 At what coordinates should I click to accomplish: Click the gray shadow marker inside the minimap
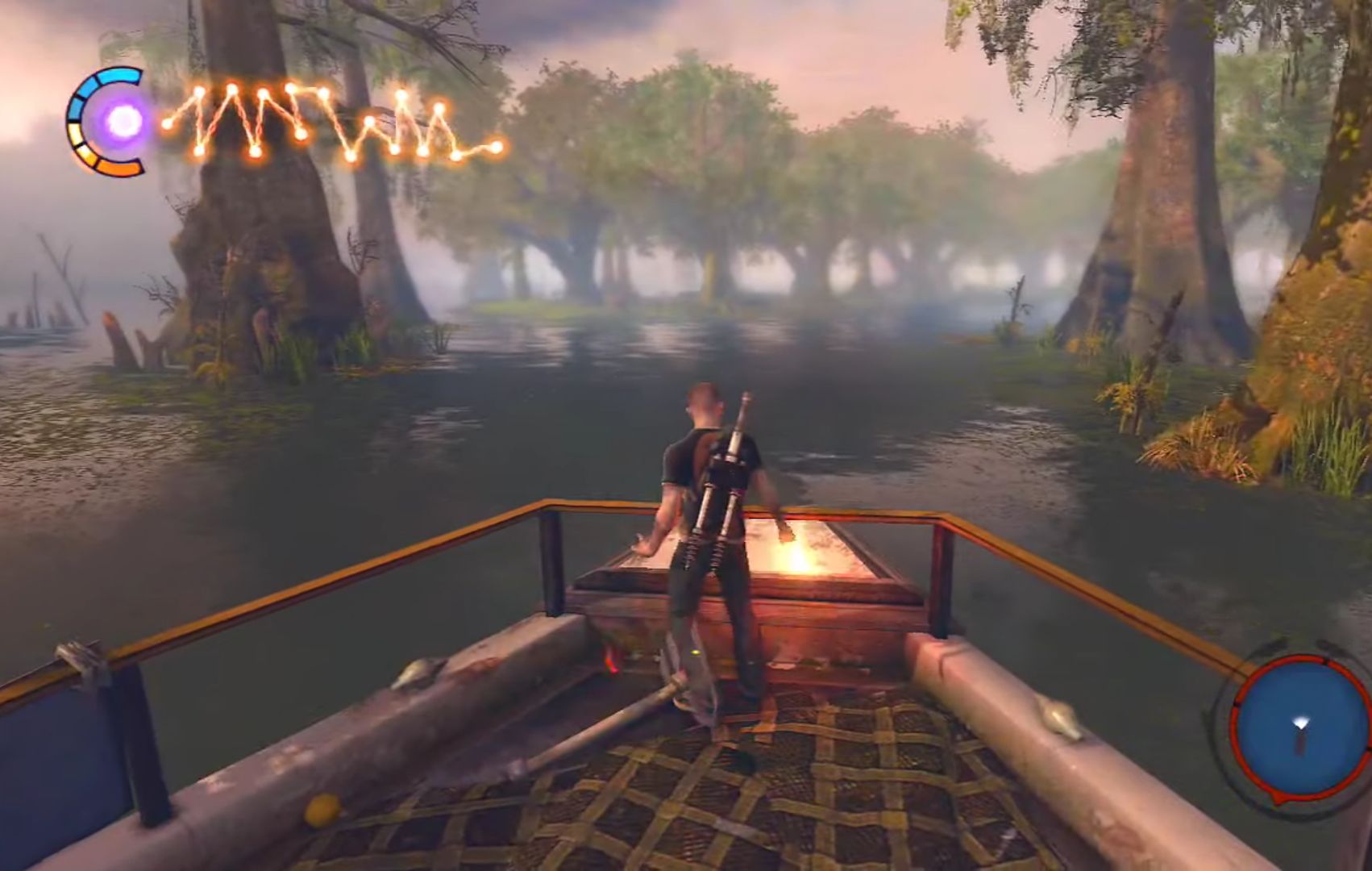point(1299,744)
